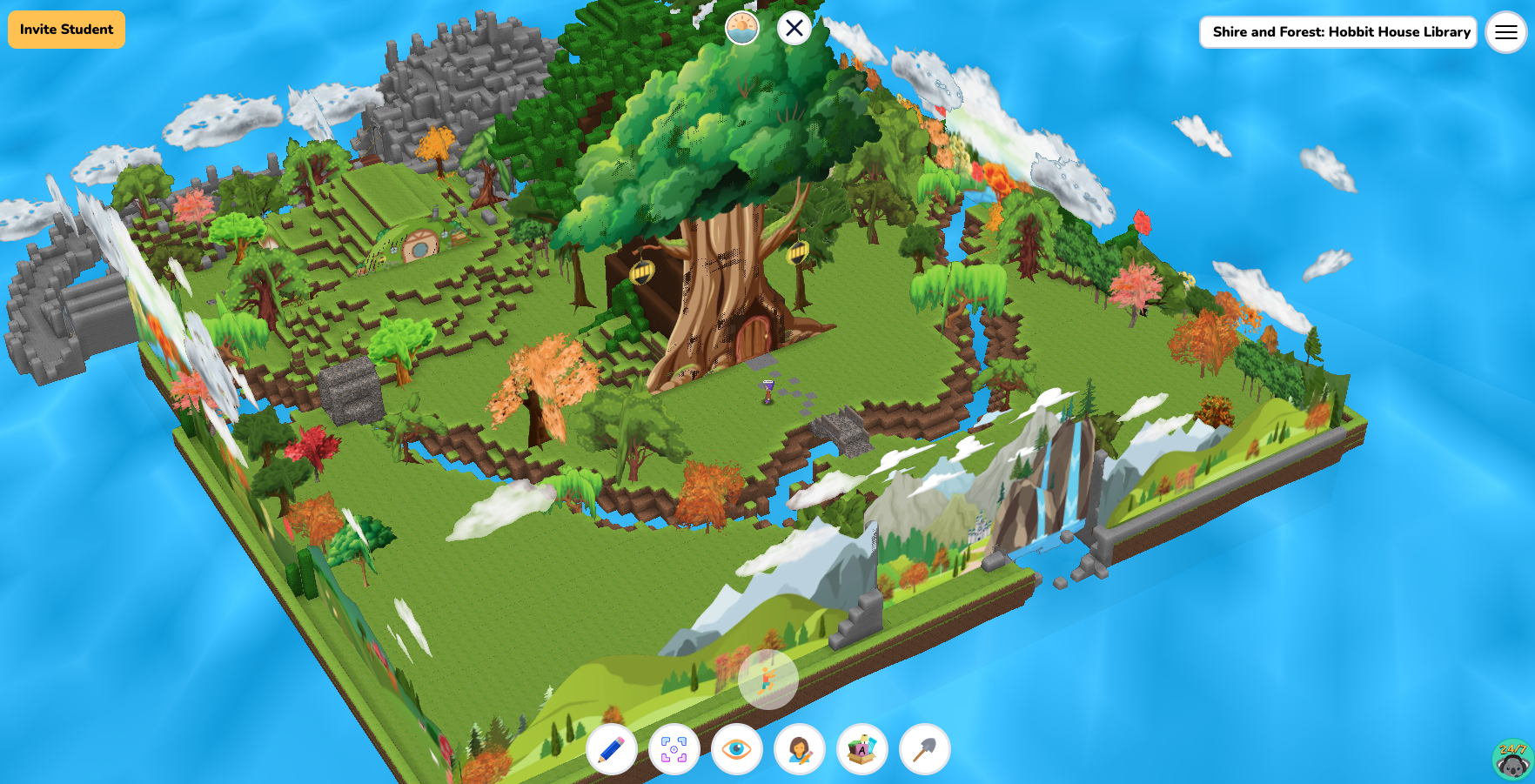Select the pencil build tool
Viewport: 1535px width, 784px height.
click(610, 747)
